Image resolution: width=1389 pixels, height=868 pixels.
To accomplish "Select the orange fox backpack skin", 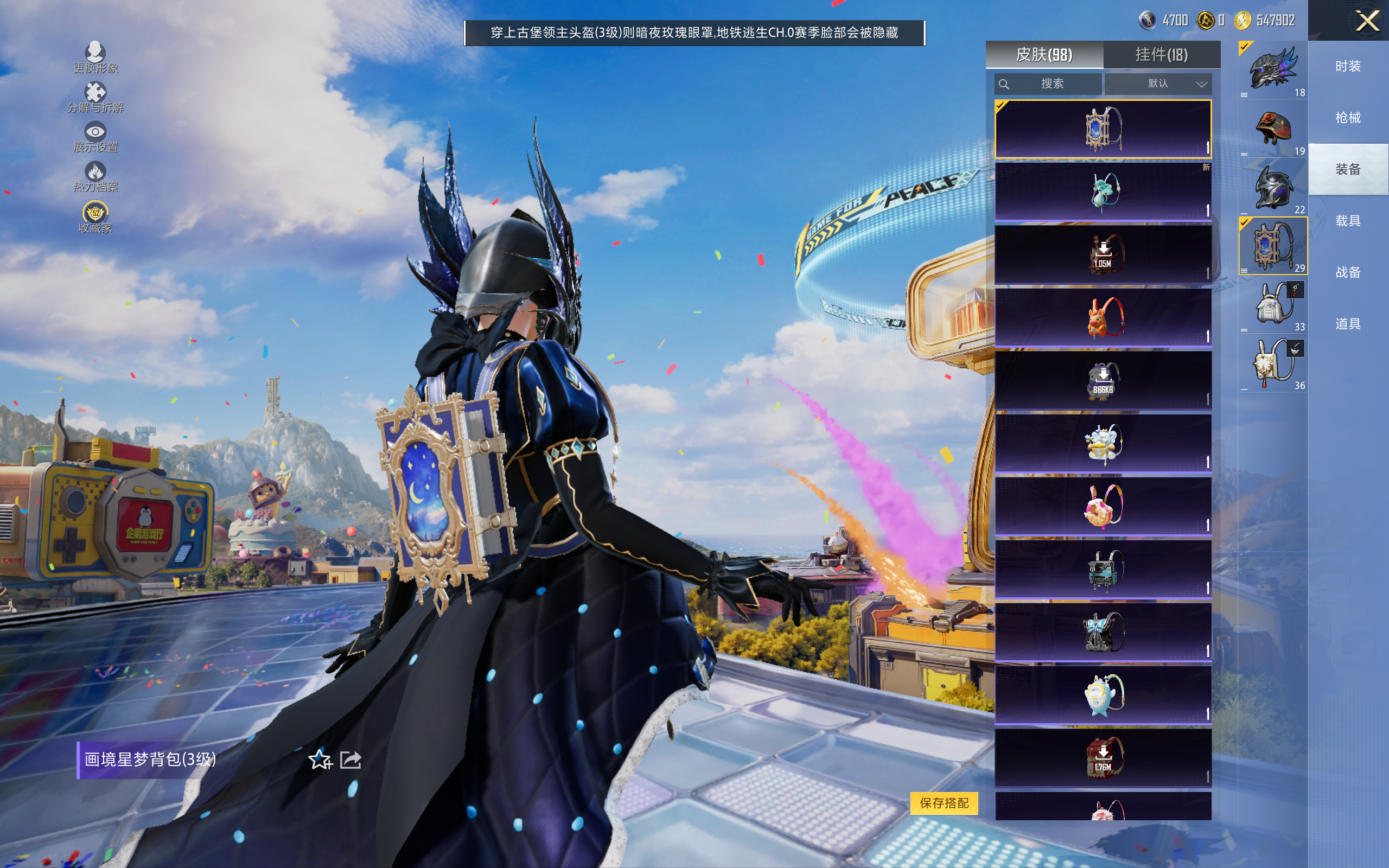I will [x=1103, y=317].
